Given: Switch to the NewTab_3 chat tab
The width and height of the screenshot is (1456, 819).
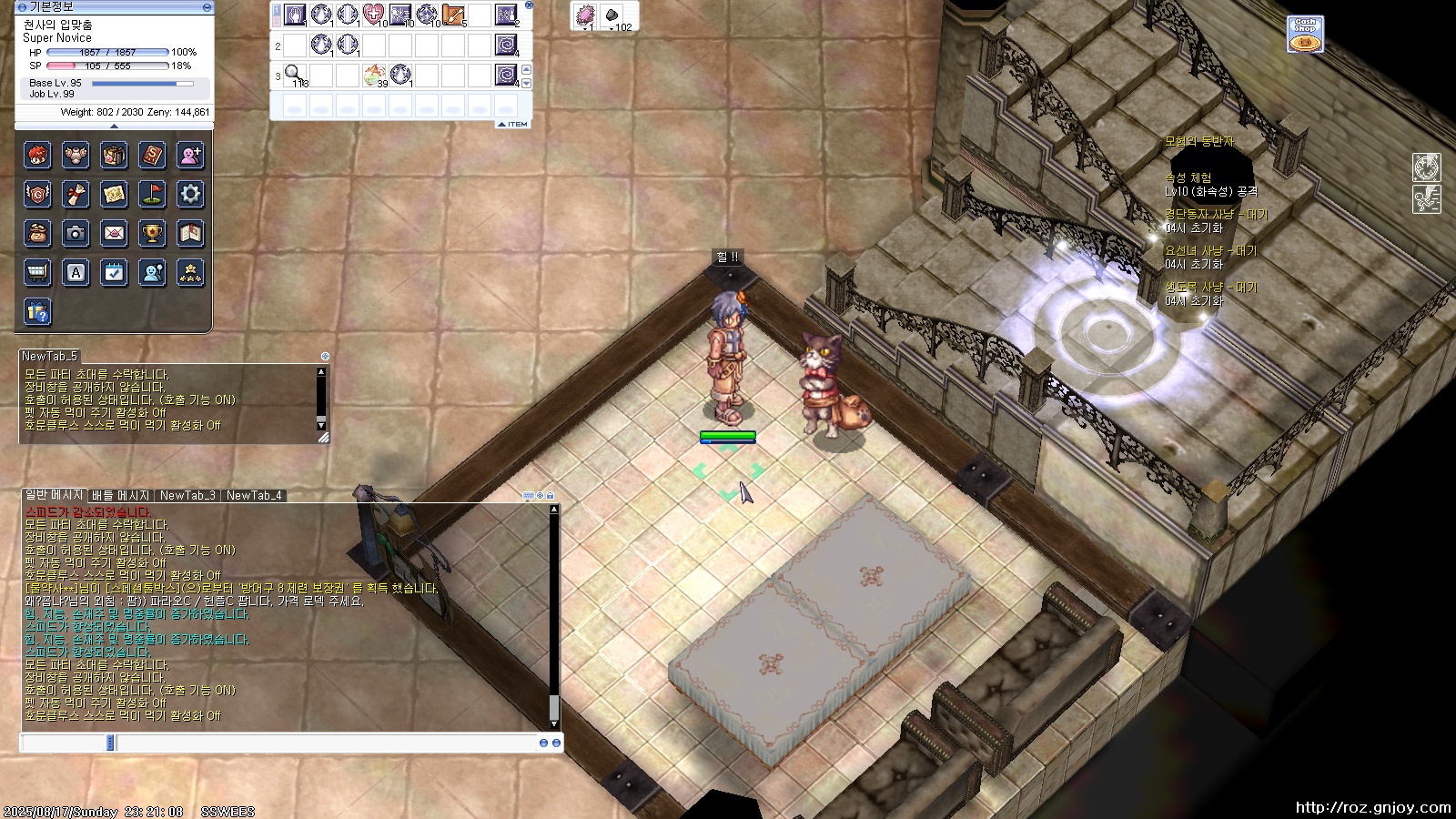Looking at the screenshot, I should click(x=187, y=496).
